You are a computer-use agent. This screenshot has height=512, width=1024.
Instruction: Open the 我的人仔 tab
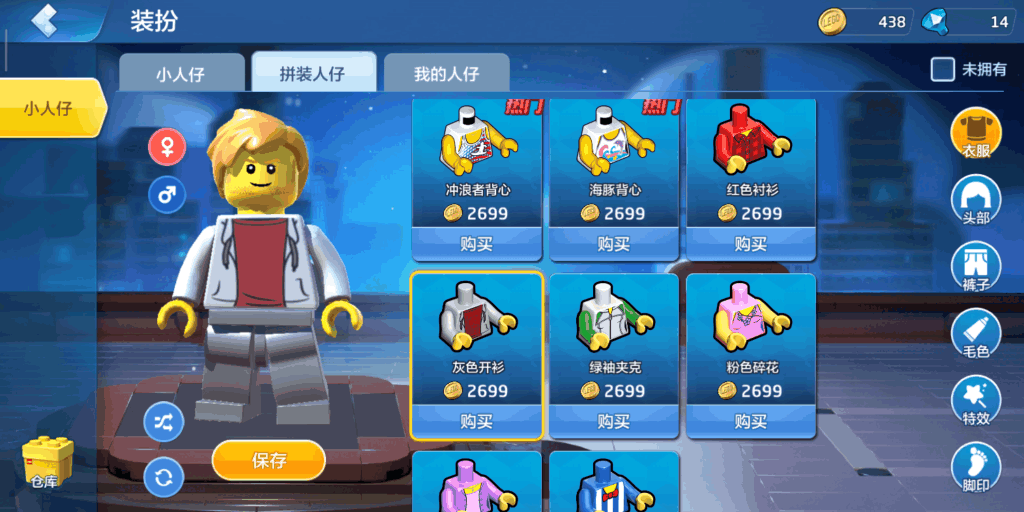point(446,74)
